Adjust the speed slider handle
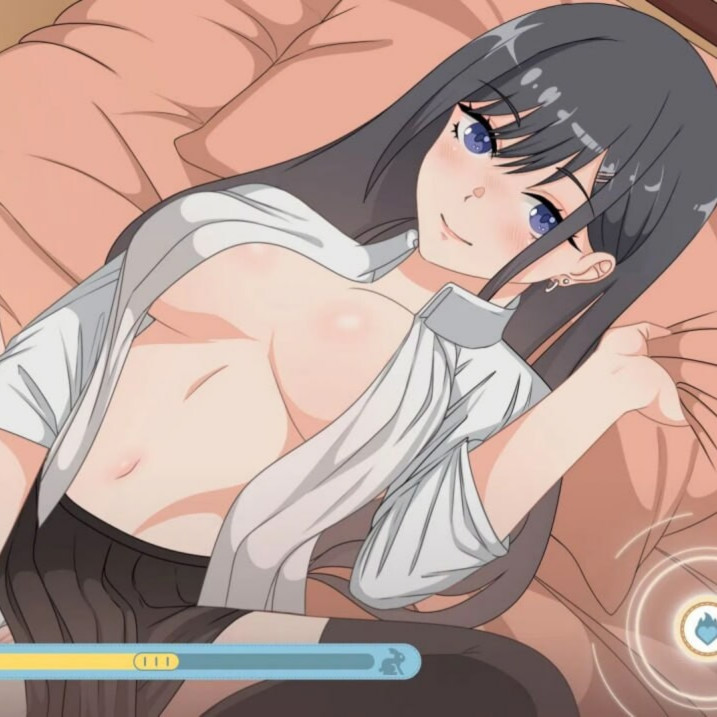 pos(156,661)
